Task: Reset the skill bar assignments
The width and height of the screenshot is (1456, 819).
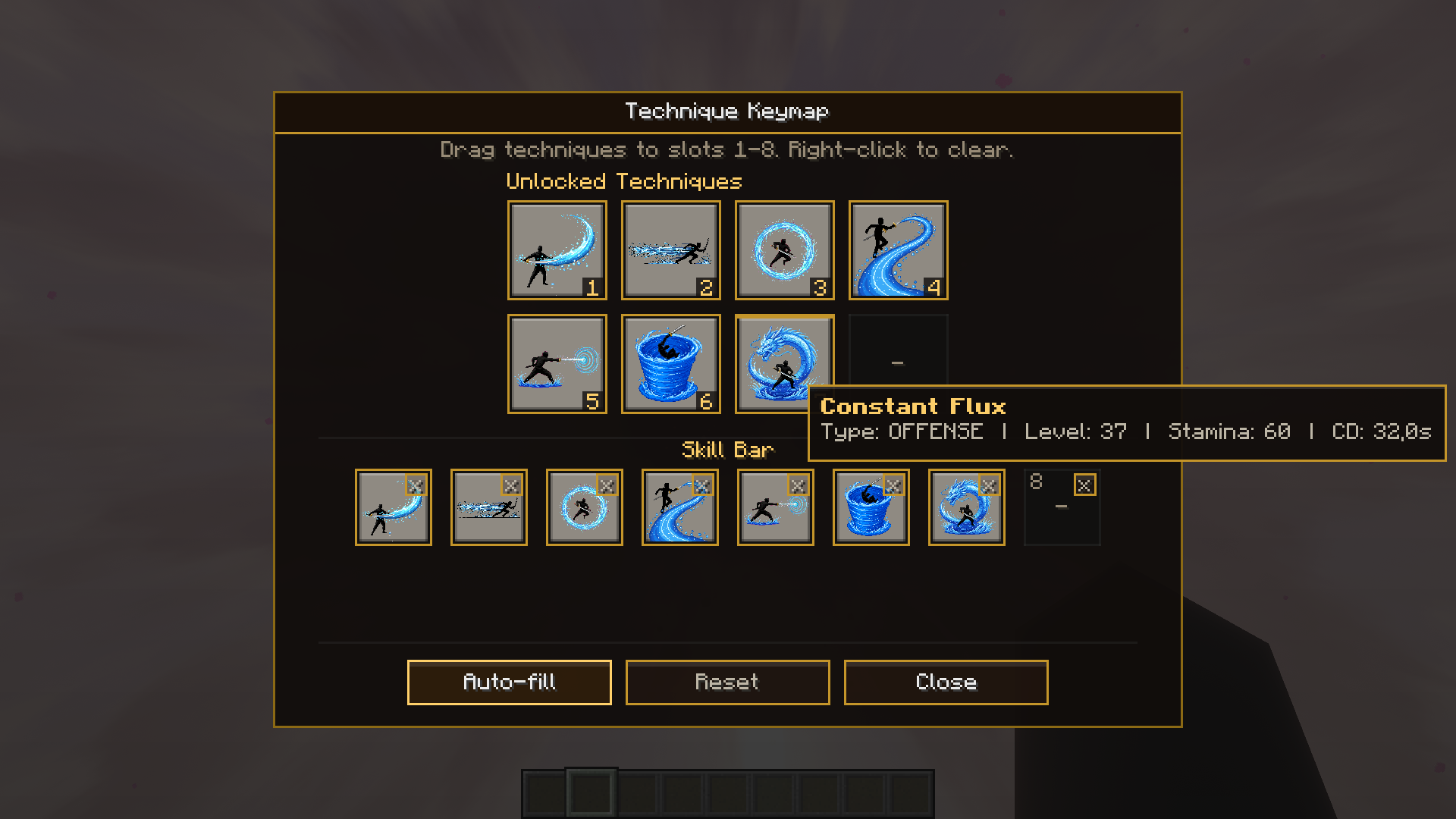Action: (727, 682)
